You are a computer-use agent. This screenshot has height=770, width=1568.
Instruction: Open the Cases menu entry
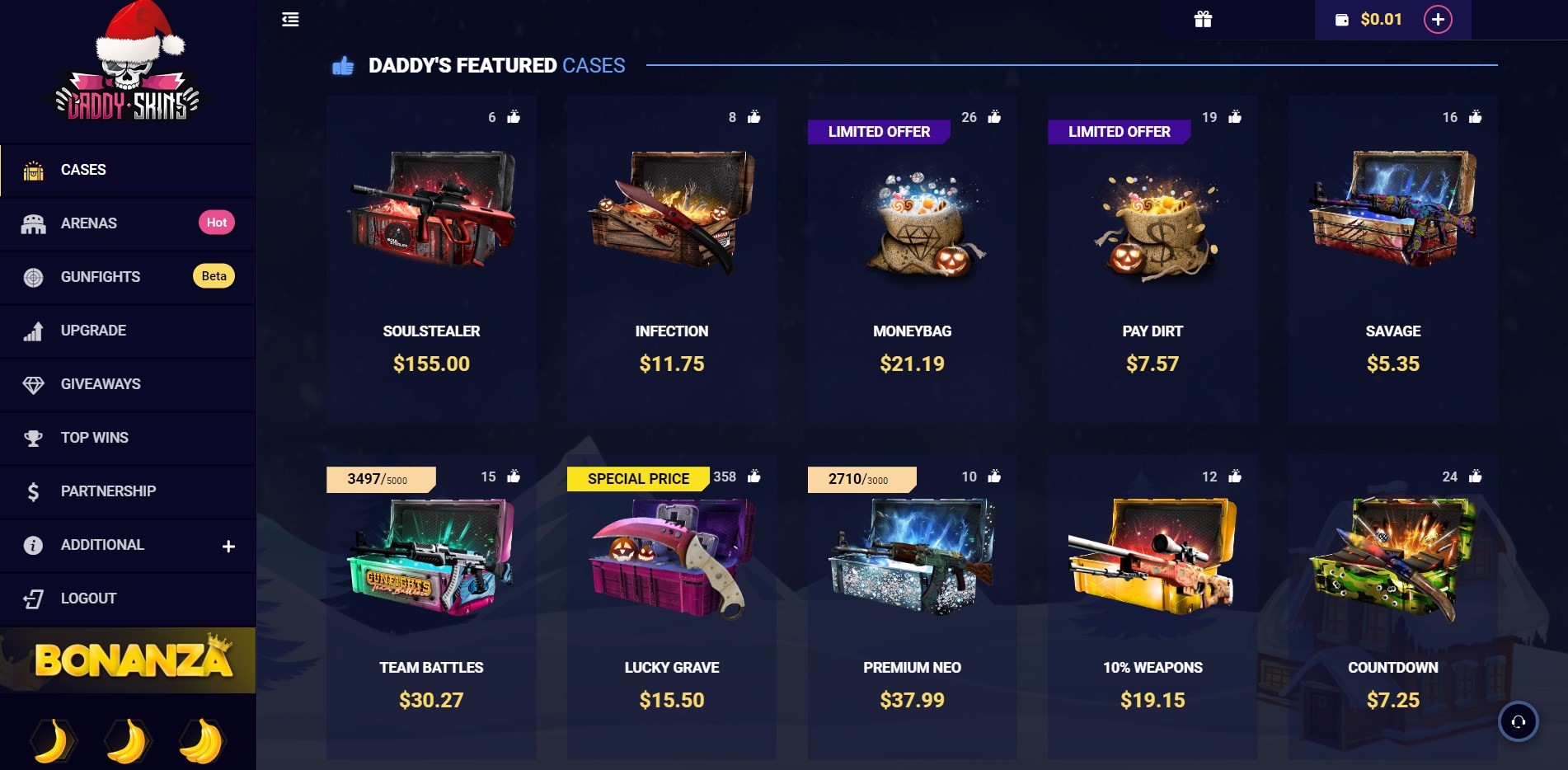click(83, 170)
